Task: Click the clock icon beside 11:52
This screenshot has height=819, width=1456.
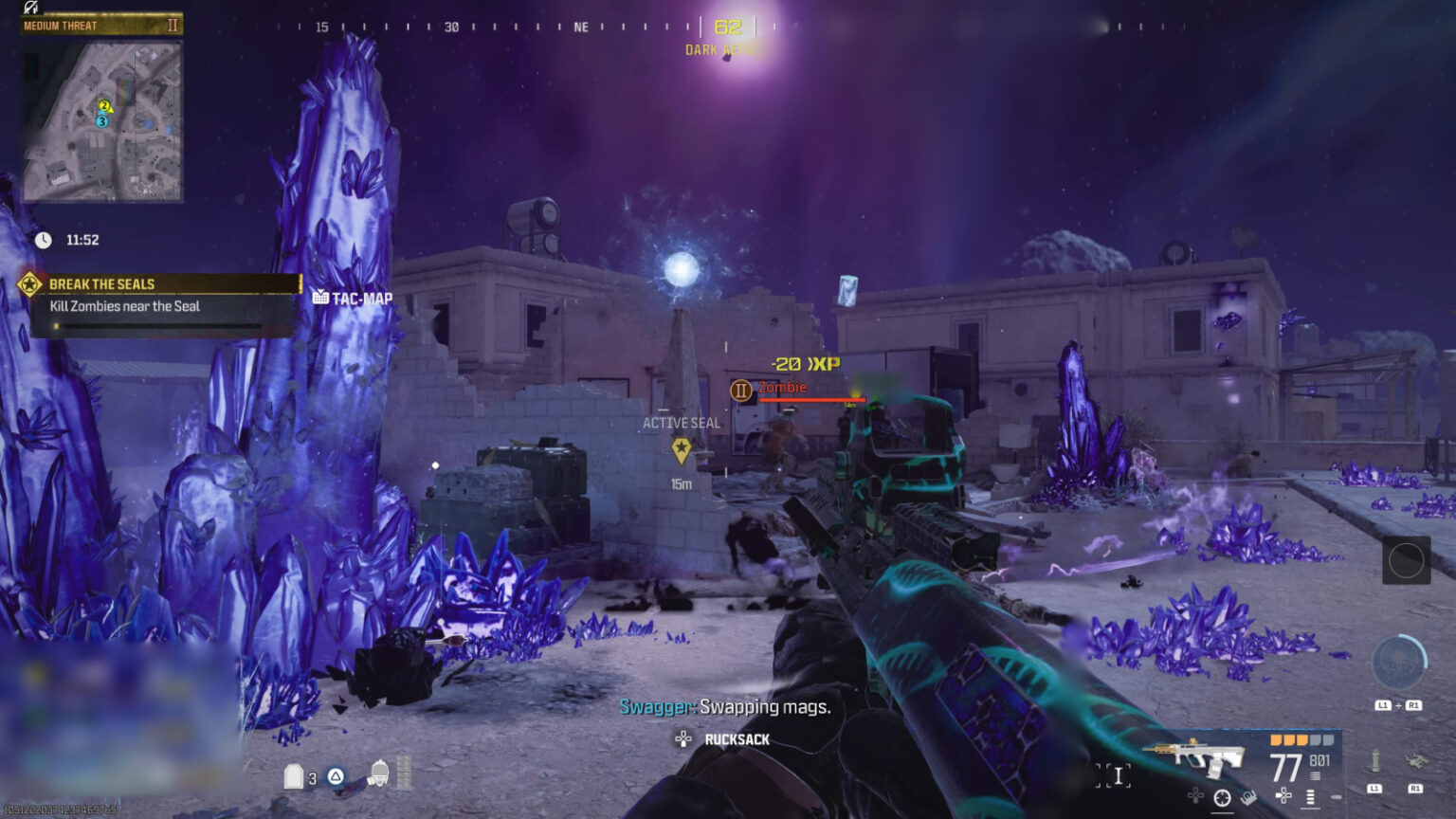Action: (45, 240)
